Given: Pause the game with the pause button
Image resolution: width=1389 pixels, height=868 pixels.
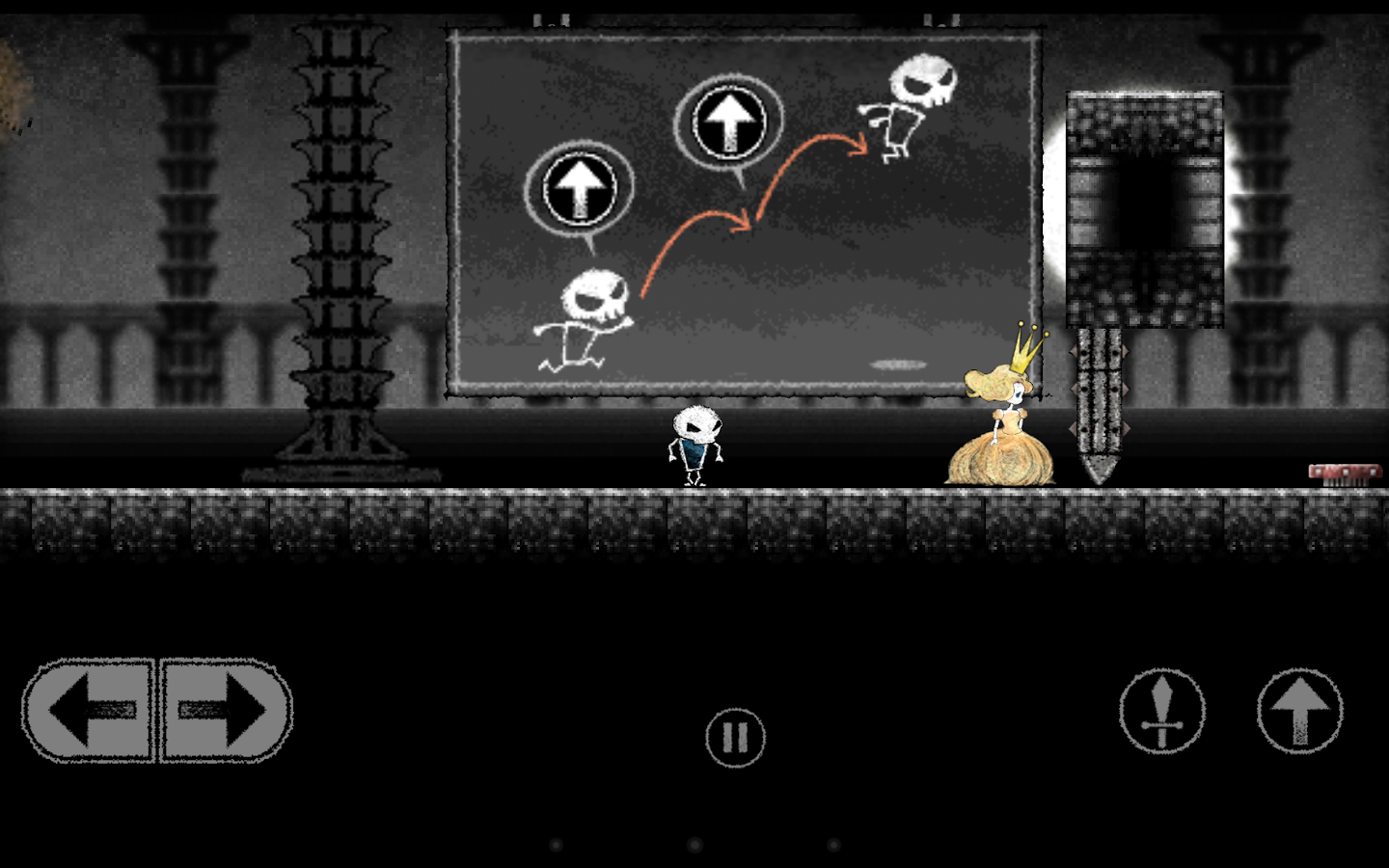Looking at the screenshot, I should [736, 736].
